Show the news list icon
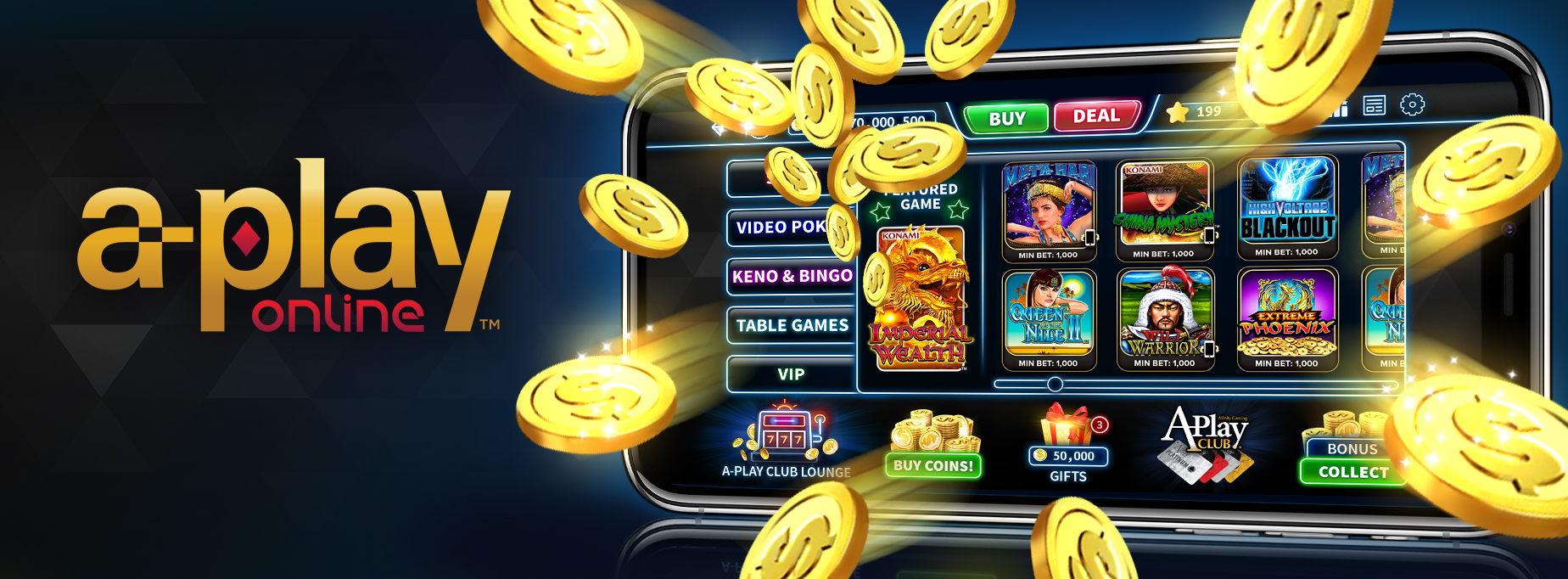 pyautogui.click(x=1374, y=105)
